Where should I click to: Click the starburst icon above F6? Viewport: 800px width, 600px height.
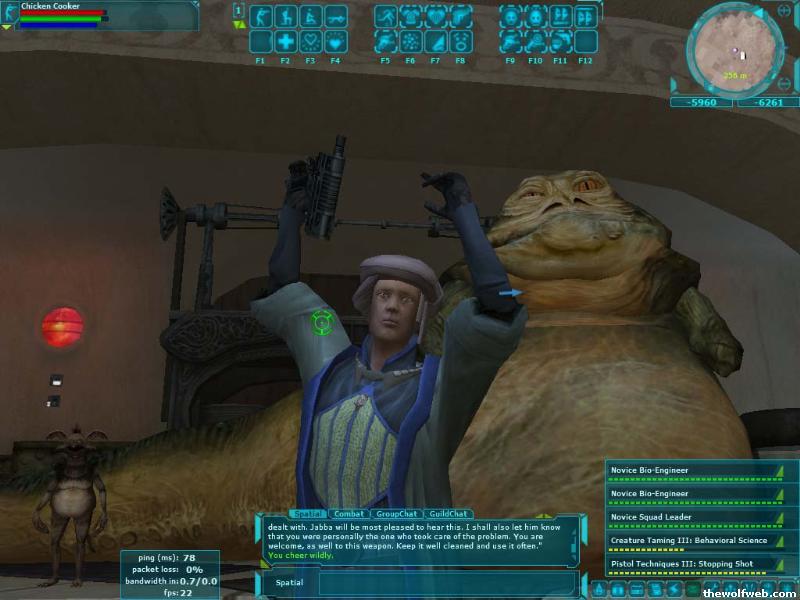tap(411, 41)
